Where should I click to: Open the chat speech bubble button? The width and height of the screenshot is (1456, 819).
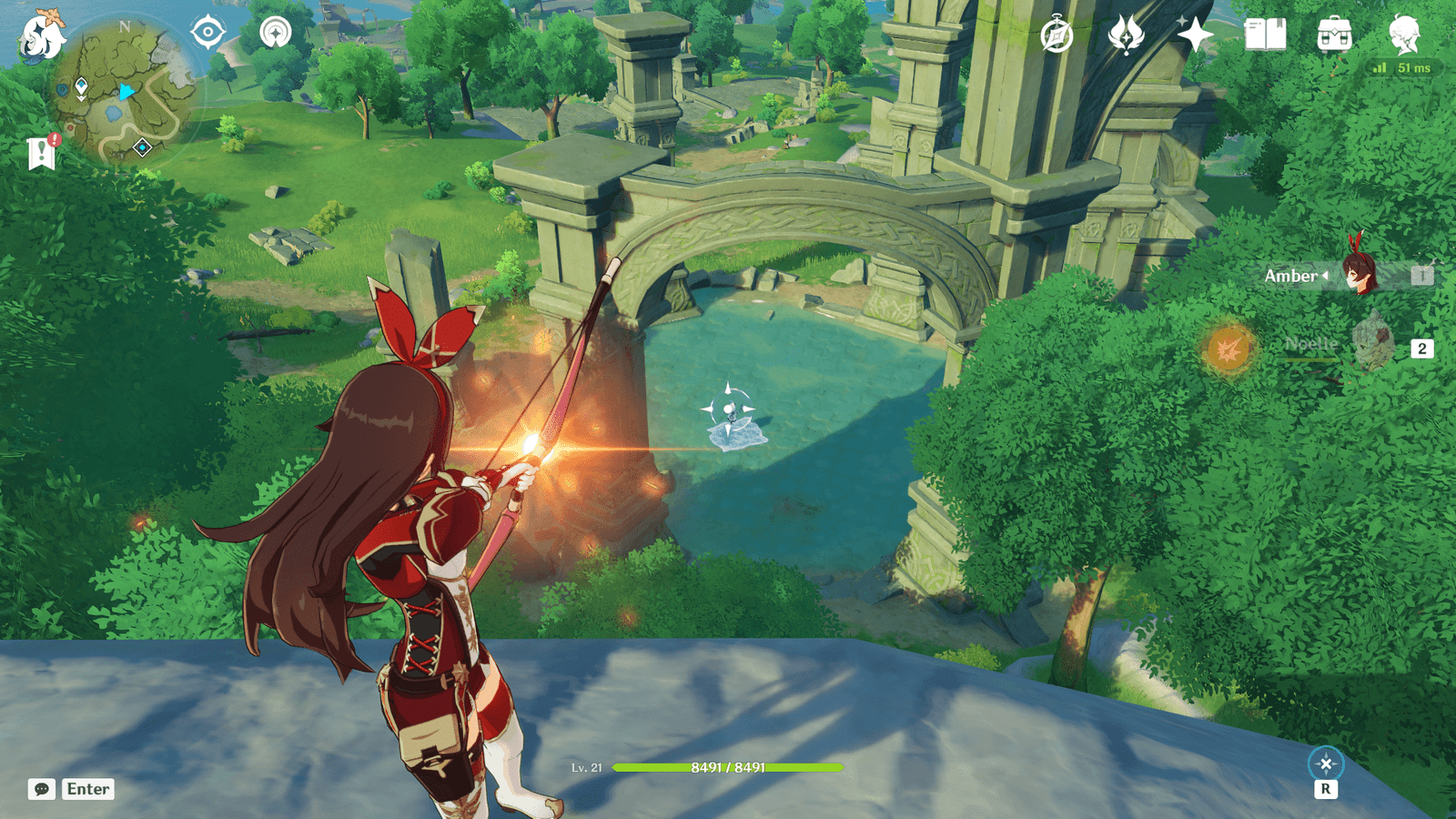click(x=42, y=789)
